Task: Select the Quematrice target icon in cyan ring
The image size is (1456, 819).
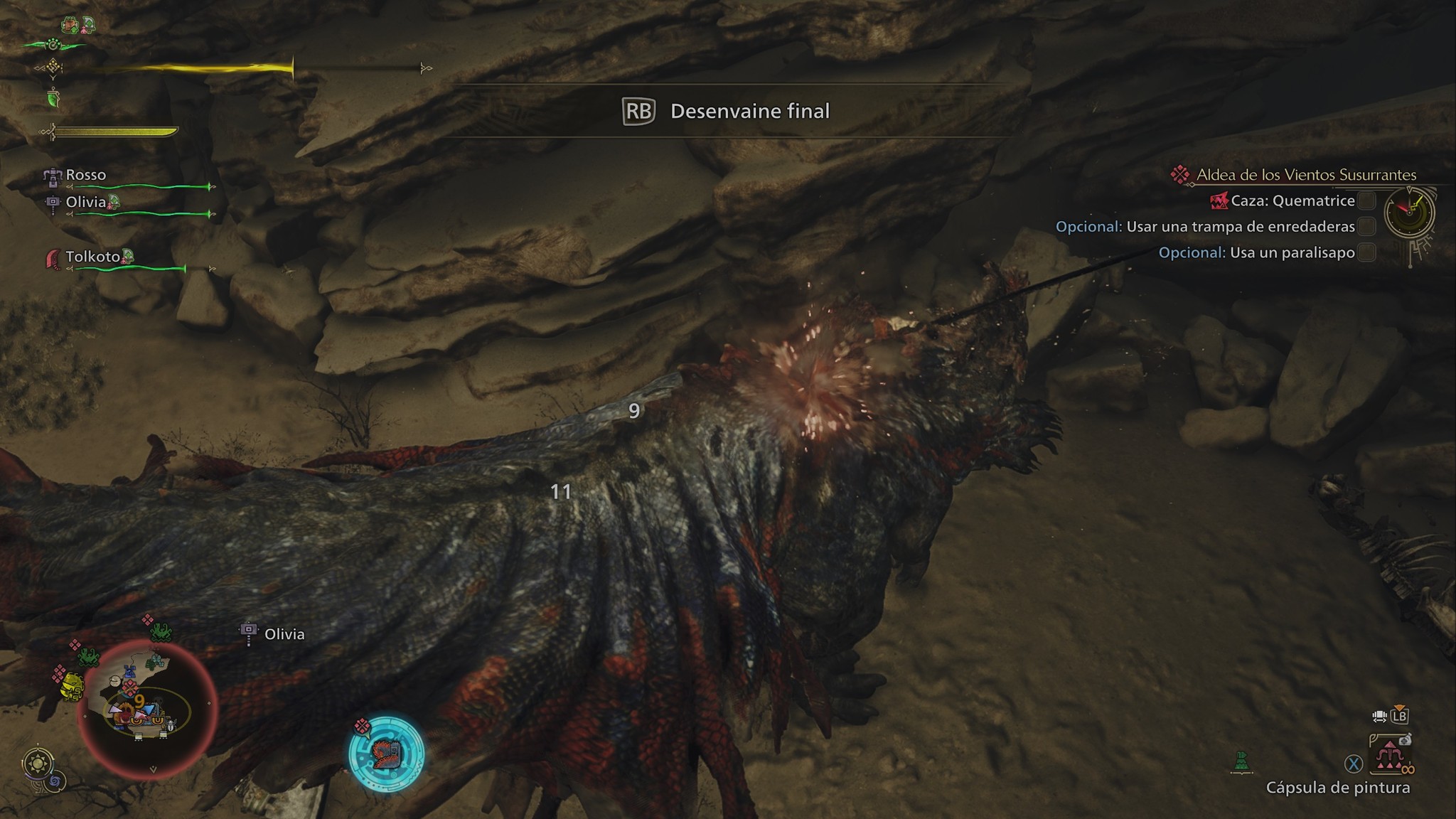Action: [x=386, y=753]
